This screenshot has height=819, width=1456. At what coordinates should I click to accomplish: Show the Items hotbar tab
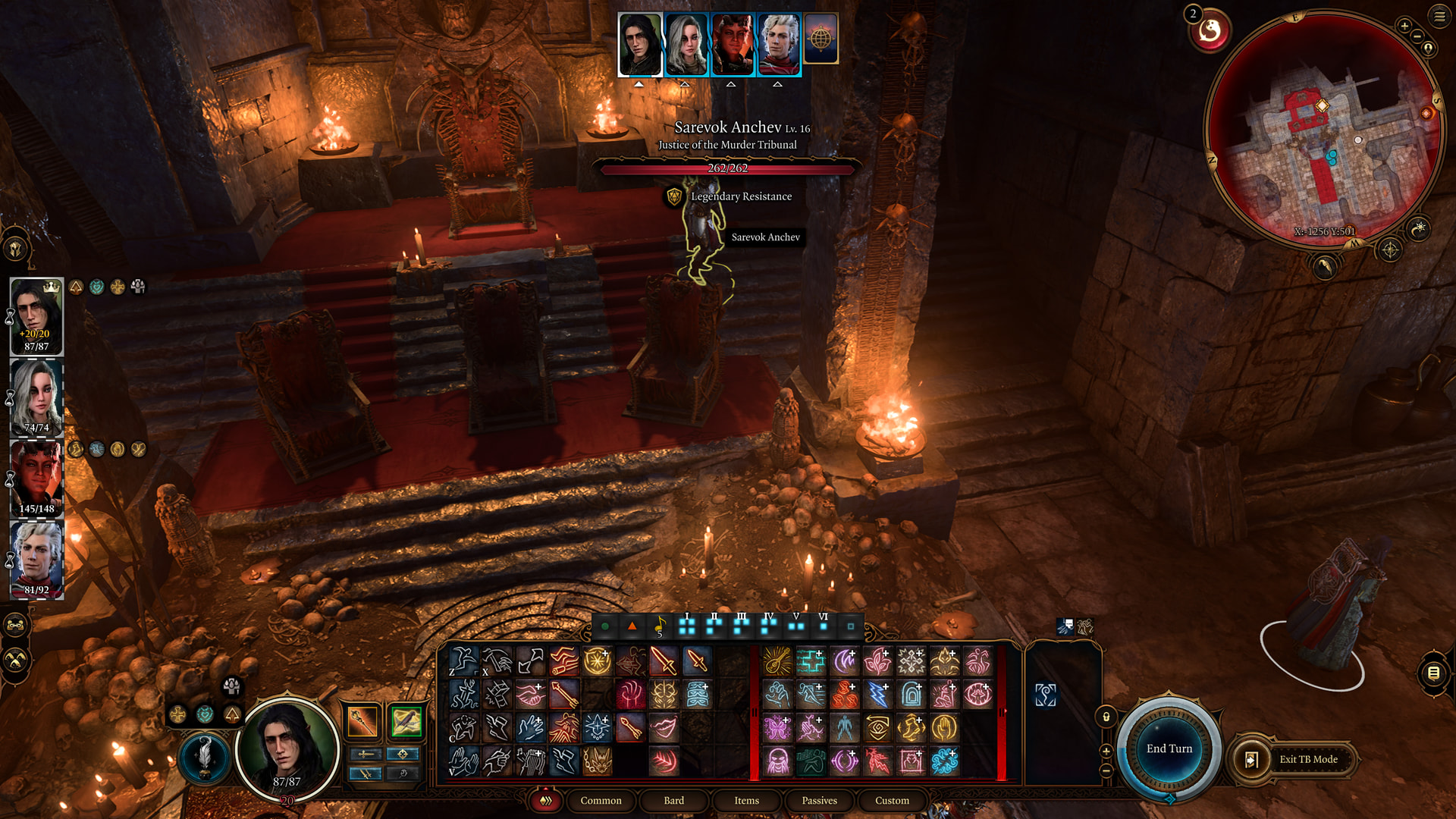(x=746, y=800)
